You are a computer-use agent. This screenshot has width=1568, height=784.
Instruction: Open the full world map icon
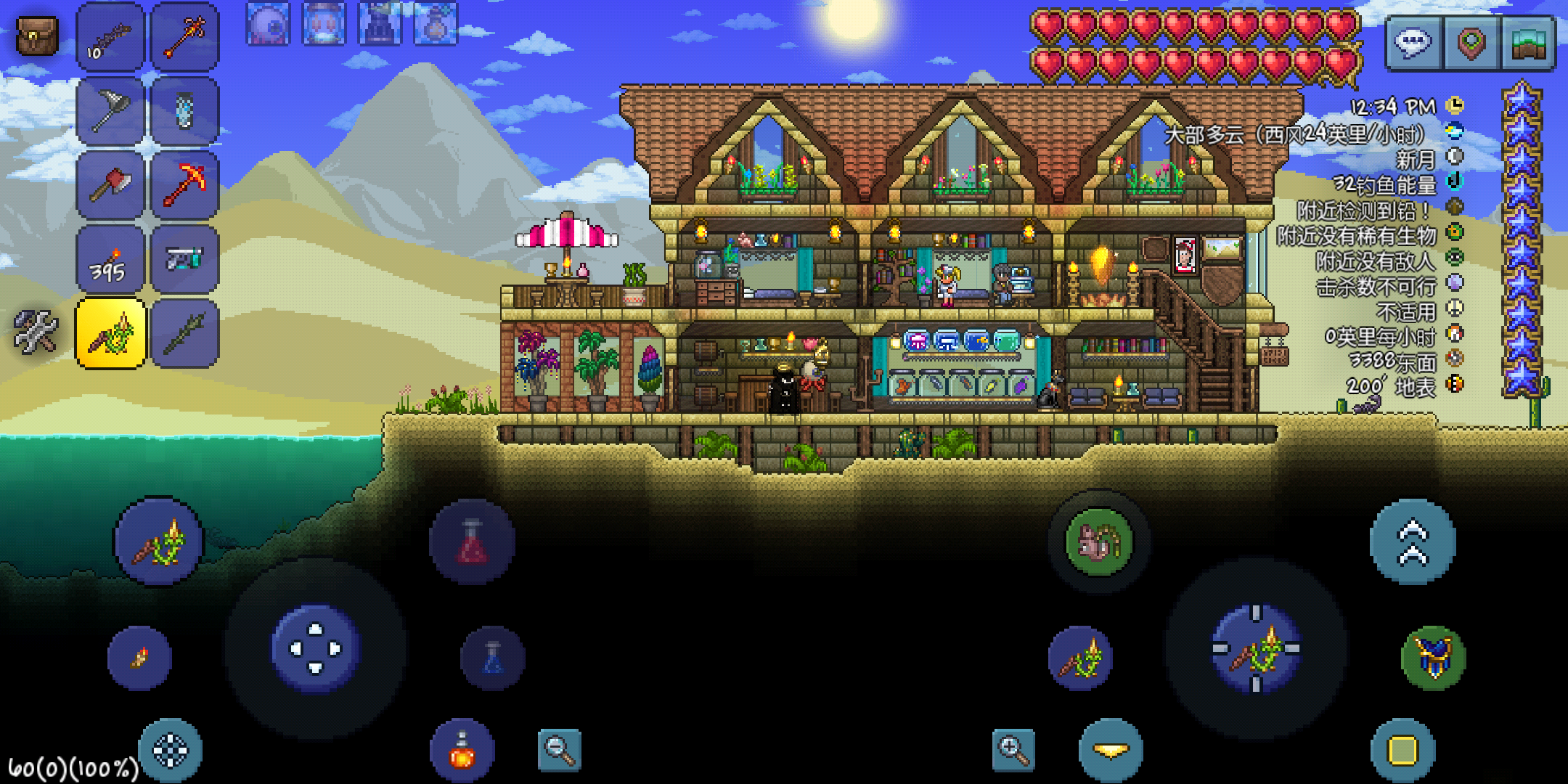(1530, 42)
